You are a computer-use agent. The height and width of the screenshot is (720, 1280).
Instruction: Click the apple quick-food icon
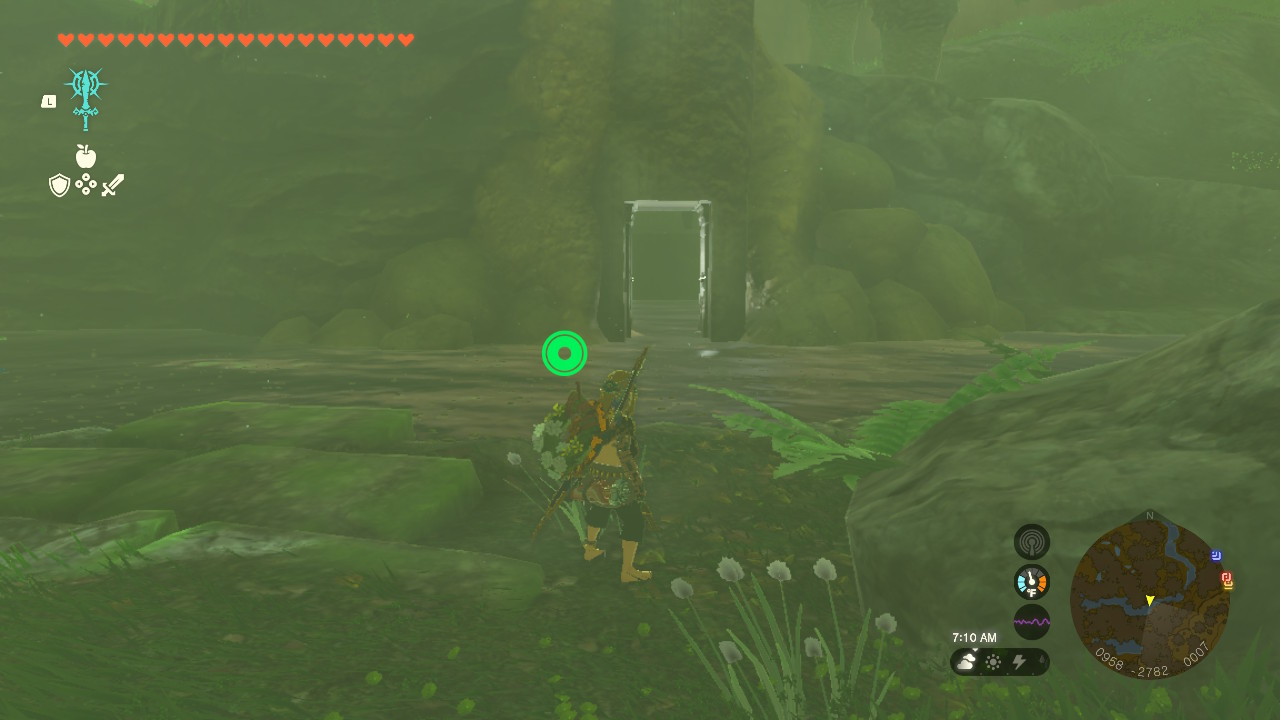pos(86,156)
